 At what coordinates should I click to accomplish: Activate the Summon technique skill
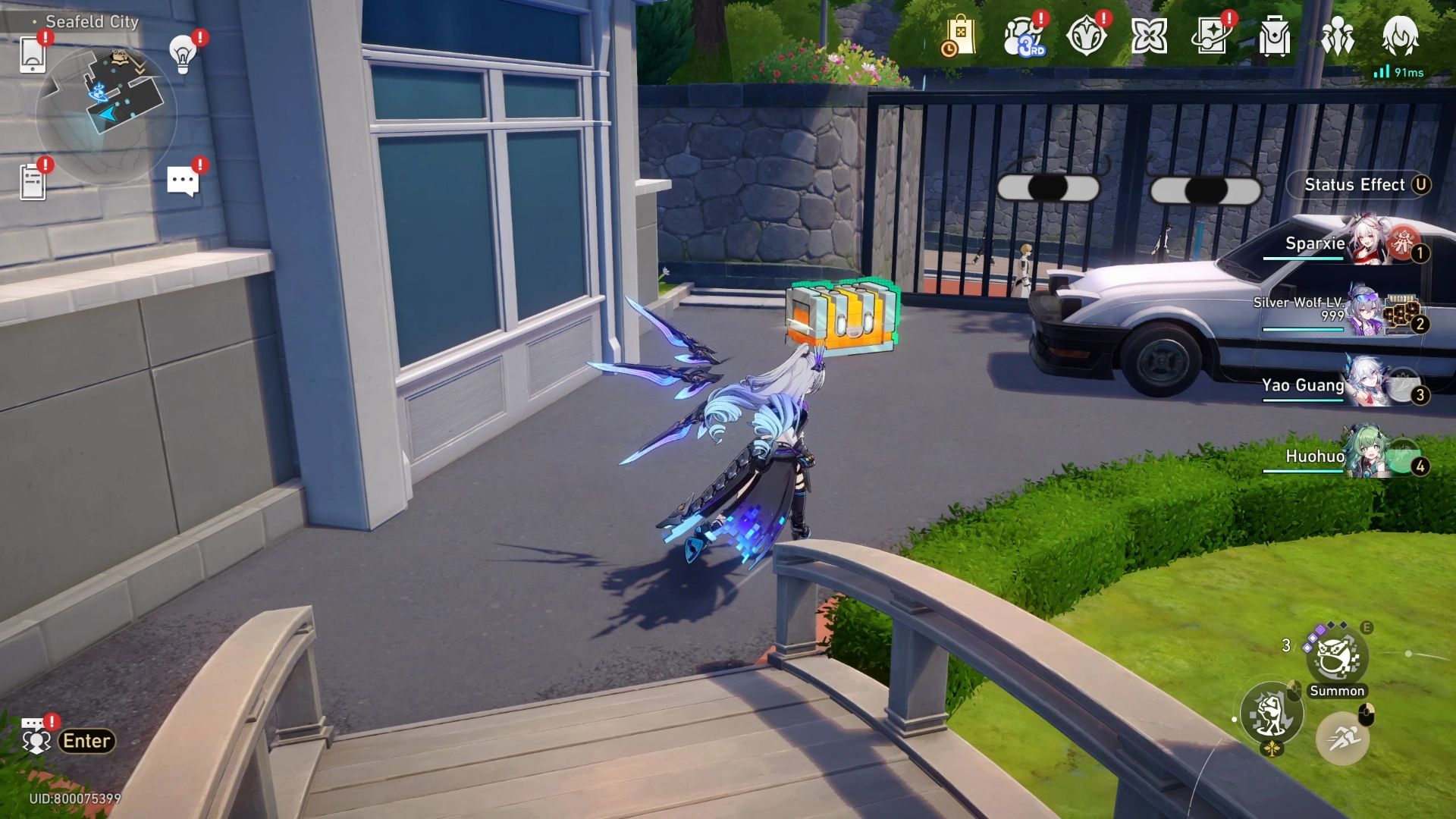(x=1337, y=658)
